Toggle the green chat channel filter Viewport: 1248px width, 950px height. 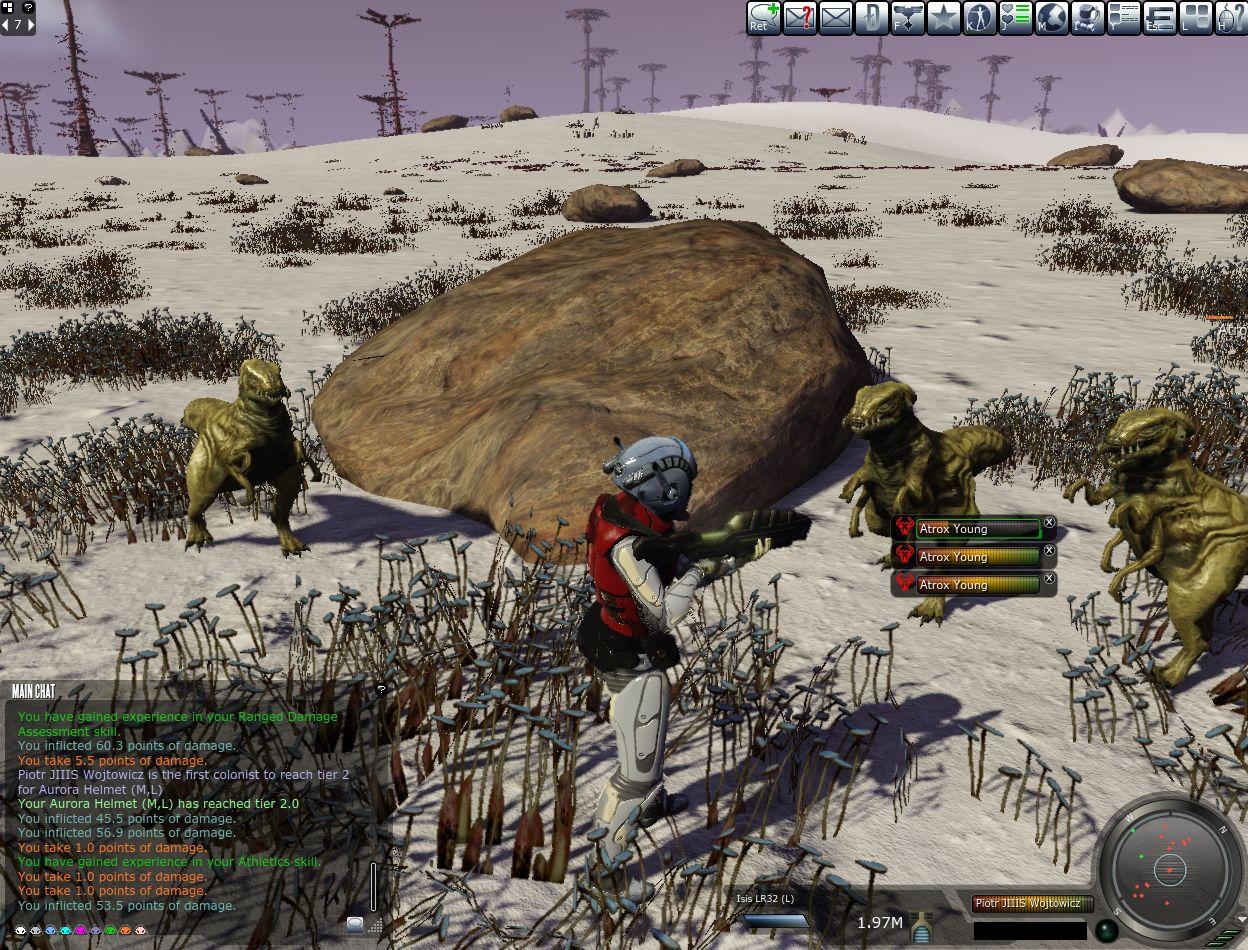111,930
